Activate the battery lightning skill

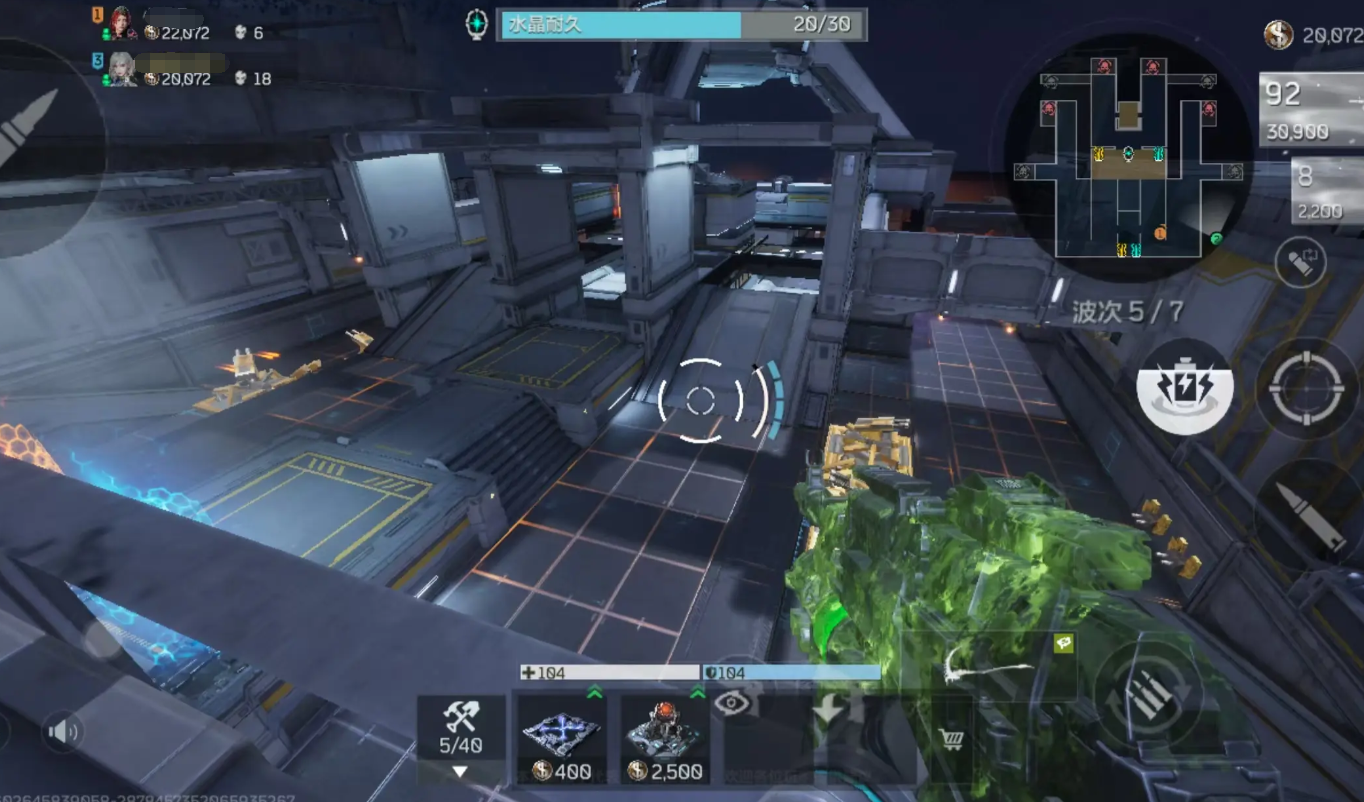(x=1185, y=386)
